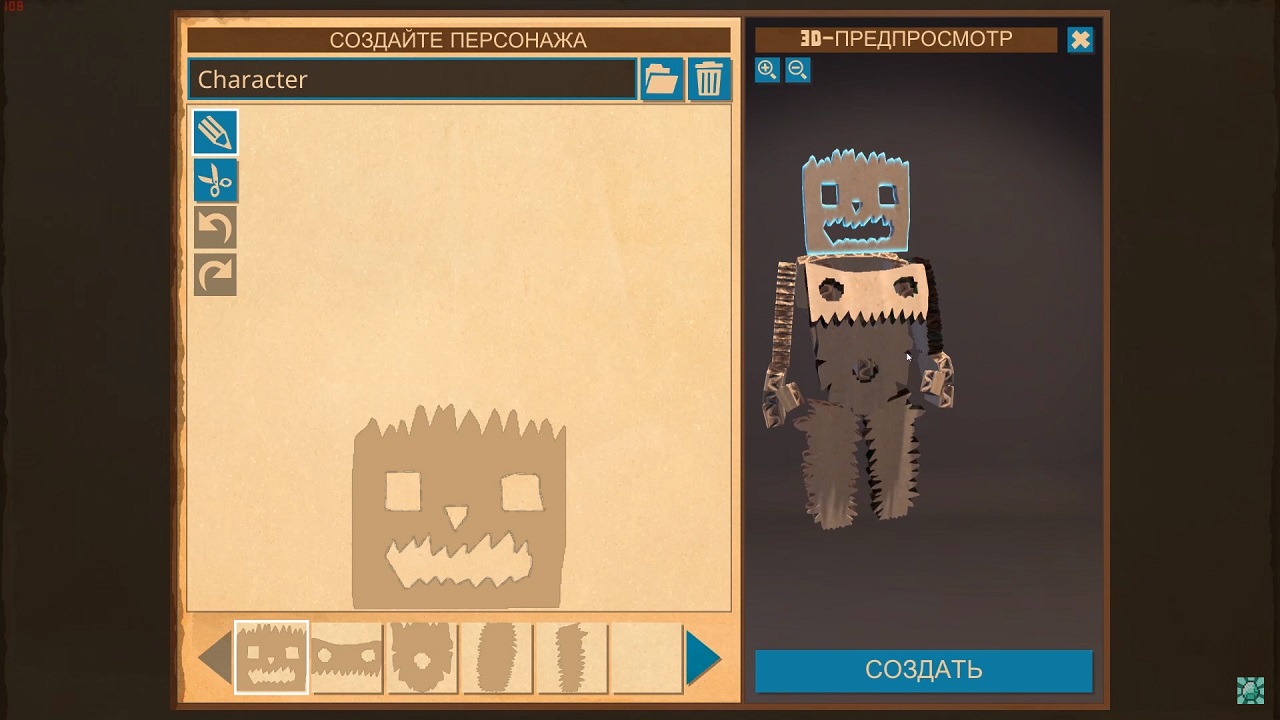Choose the single round hole body thumbnail

(422, 658)
